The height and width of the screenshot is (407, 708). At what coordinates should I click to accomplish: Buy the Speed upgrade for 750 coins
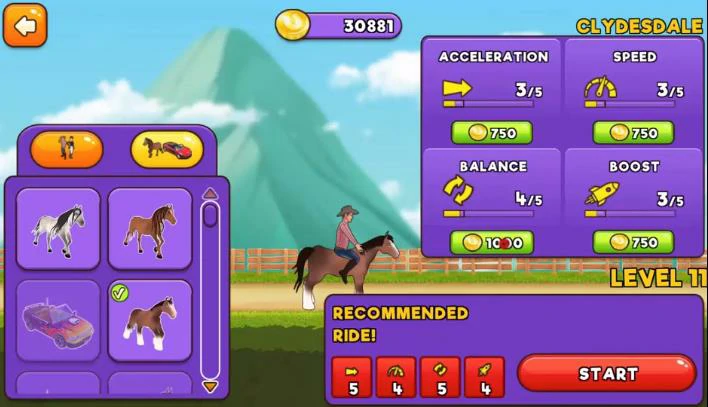(633, 133)
